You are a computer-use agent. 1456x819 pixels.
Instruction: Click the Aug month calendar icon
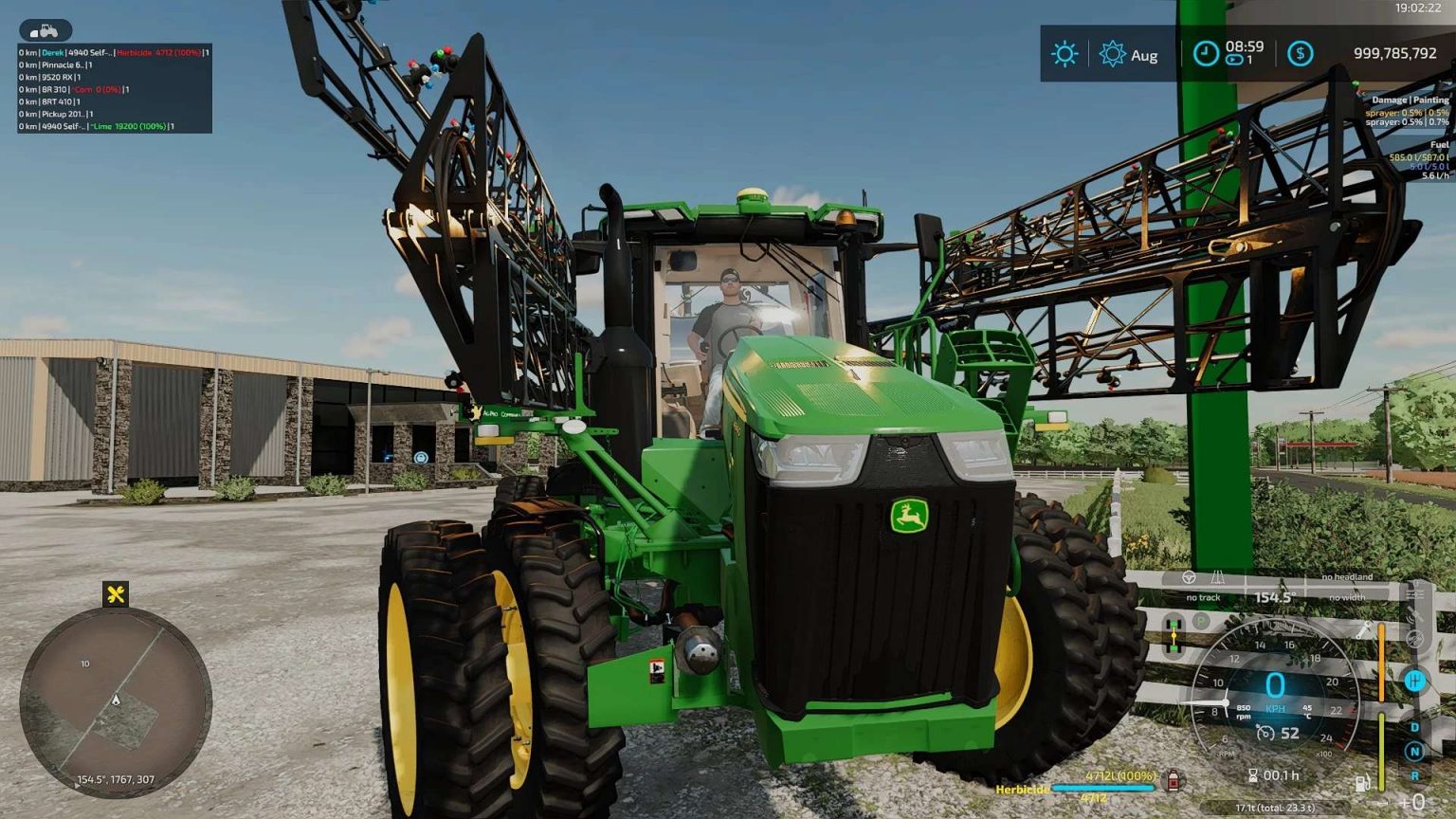pyautogui.click(x=1114, y=54)
